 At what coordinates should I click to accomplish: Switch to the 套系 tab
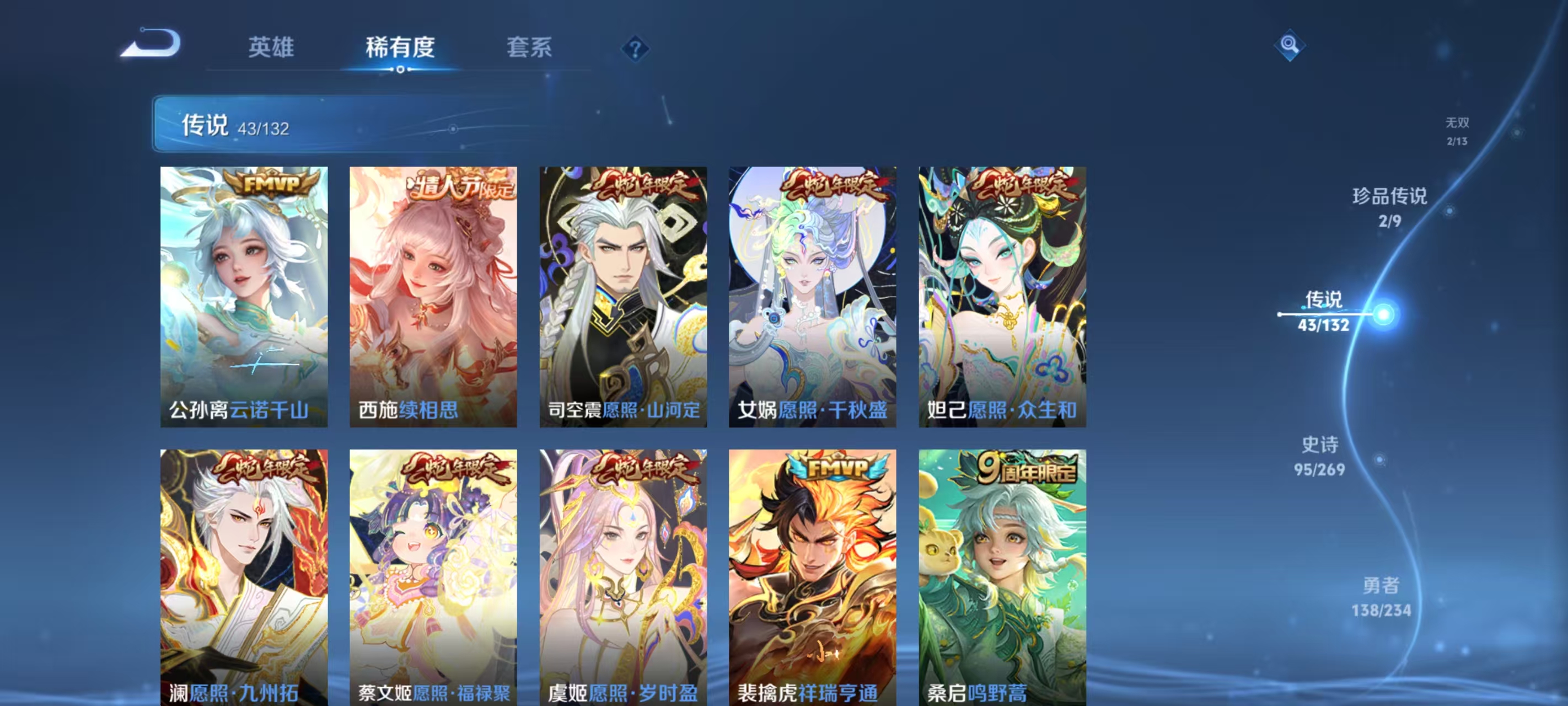point(529,47)
